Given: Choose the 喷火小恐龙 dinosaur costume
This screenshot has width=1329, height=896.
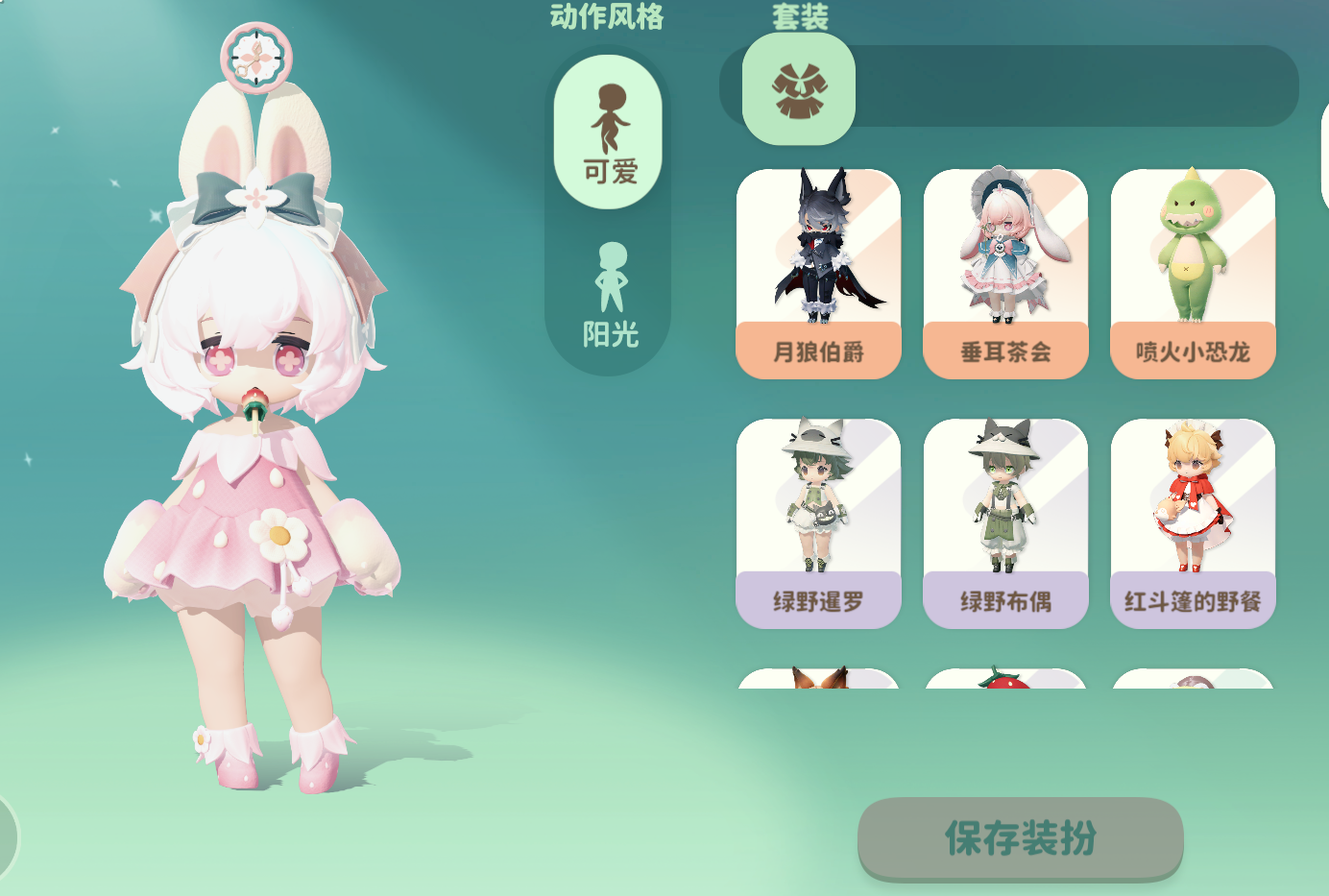Looking at the screenshot, I should [x=1192, y=269].
